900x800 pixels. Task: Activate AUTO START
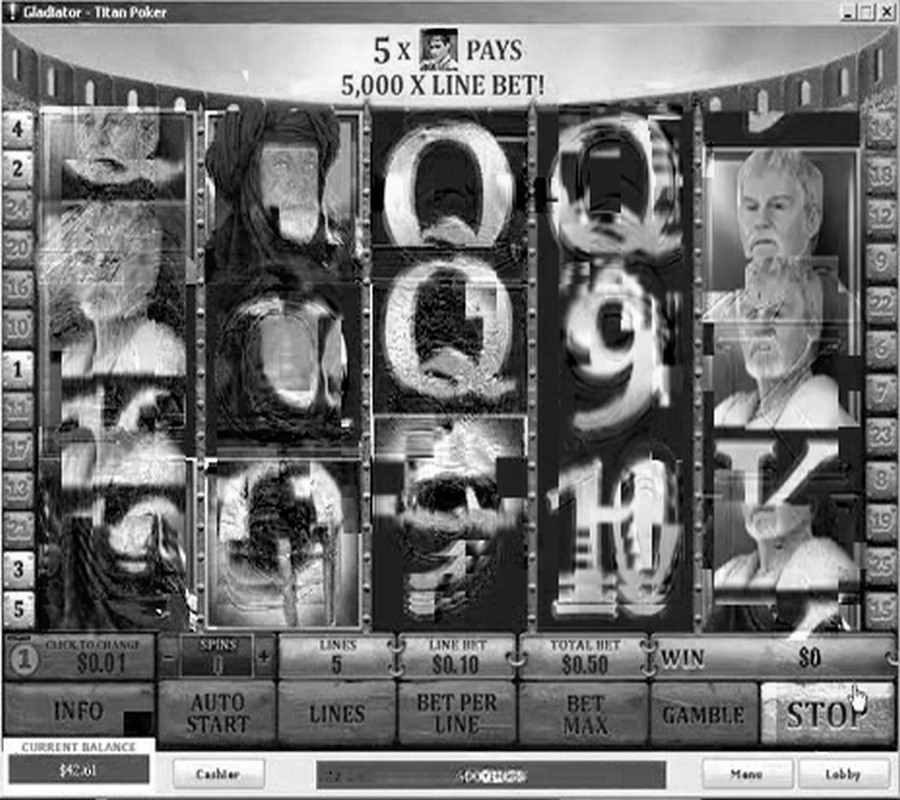point(216,714)
